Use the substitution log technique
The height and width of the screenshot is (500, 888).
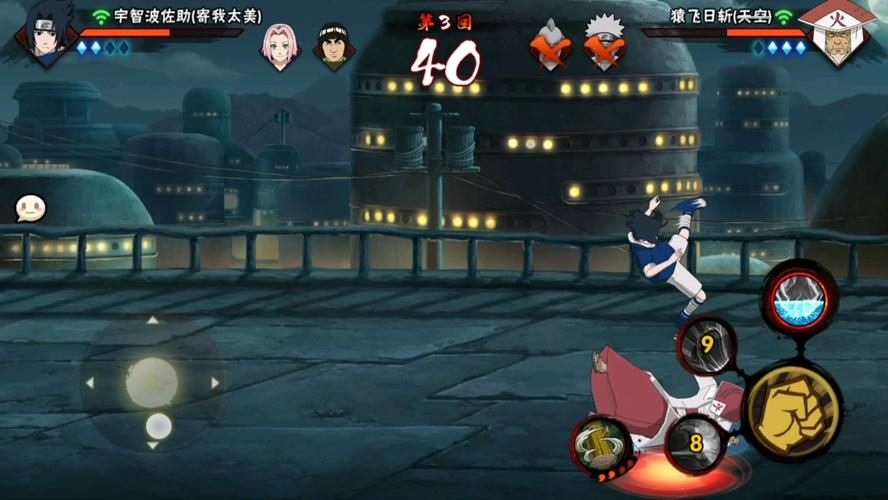click(x=602, y=443)
